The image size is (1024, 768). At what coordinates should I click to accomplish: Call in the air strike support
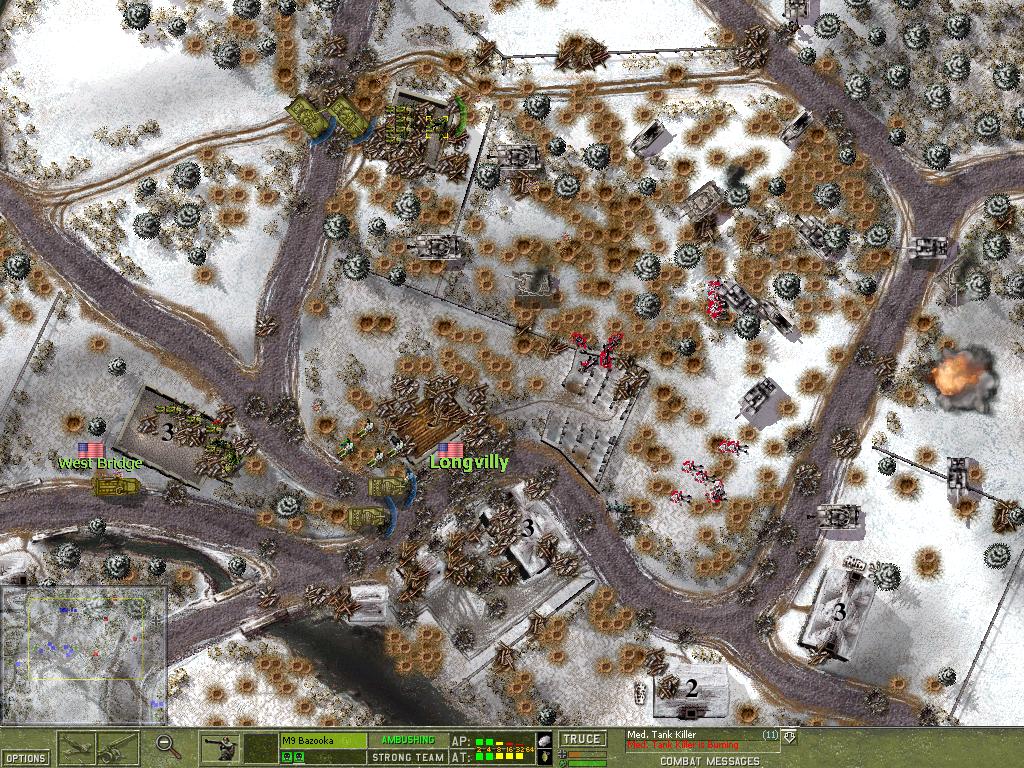click(x=77, y=747)
